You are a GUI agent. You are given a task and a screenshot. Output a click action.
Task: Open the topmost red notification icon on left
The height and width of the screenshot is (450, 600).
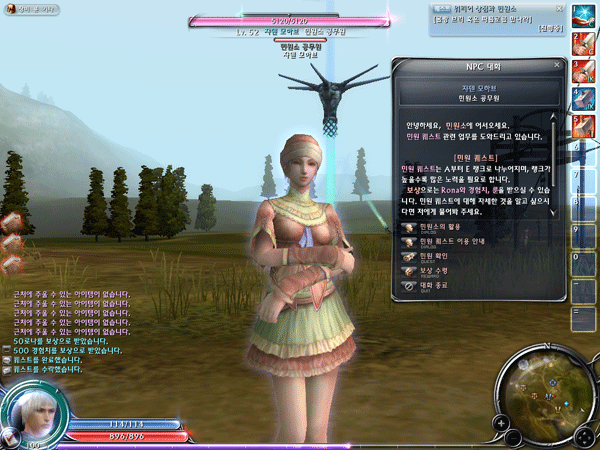tap(10, 219)
